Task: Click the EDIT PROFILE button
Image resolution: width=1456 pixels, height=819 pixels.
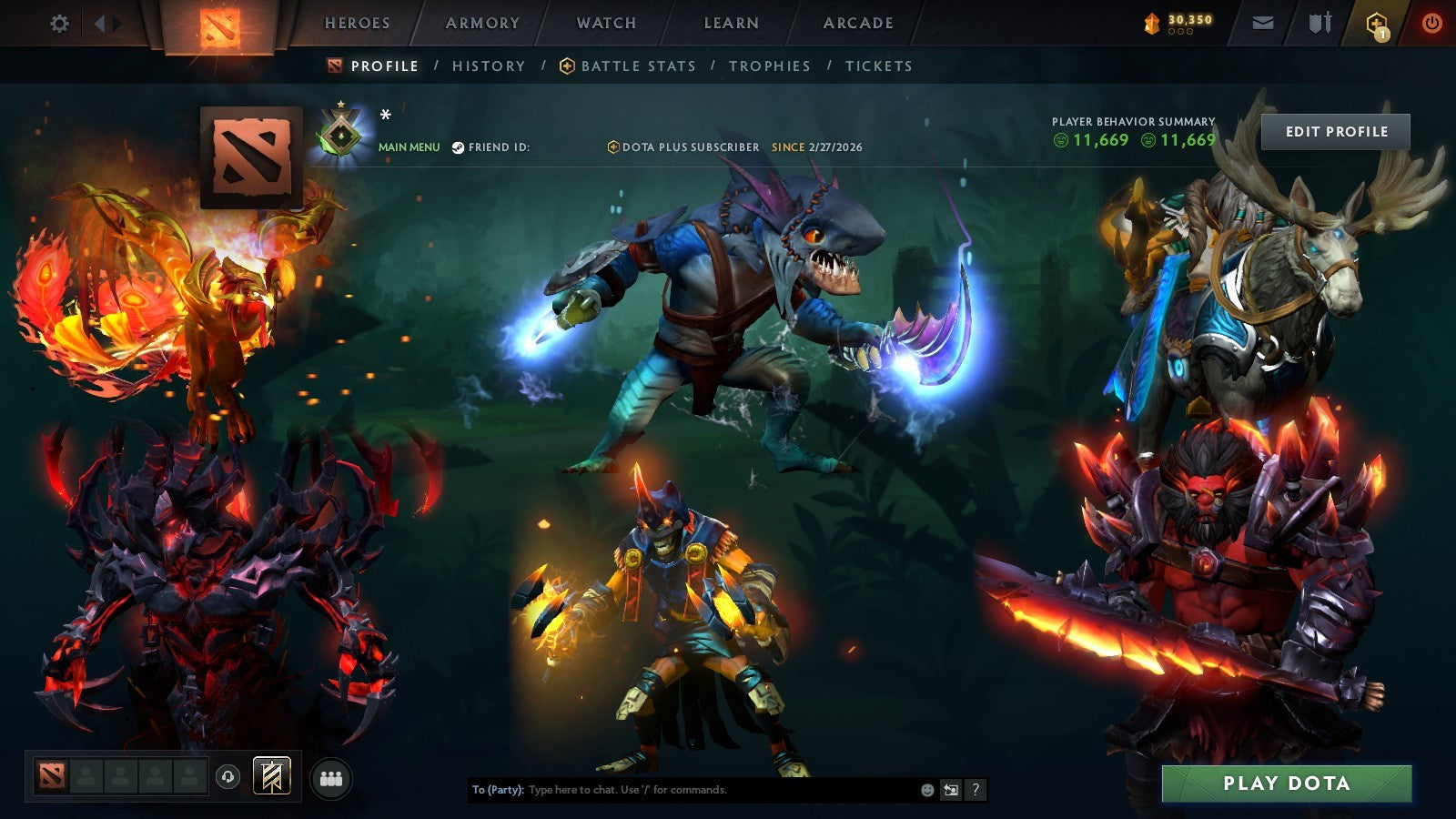Action: click(1335, 131)
